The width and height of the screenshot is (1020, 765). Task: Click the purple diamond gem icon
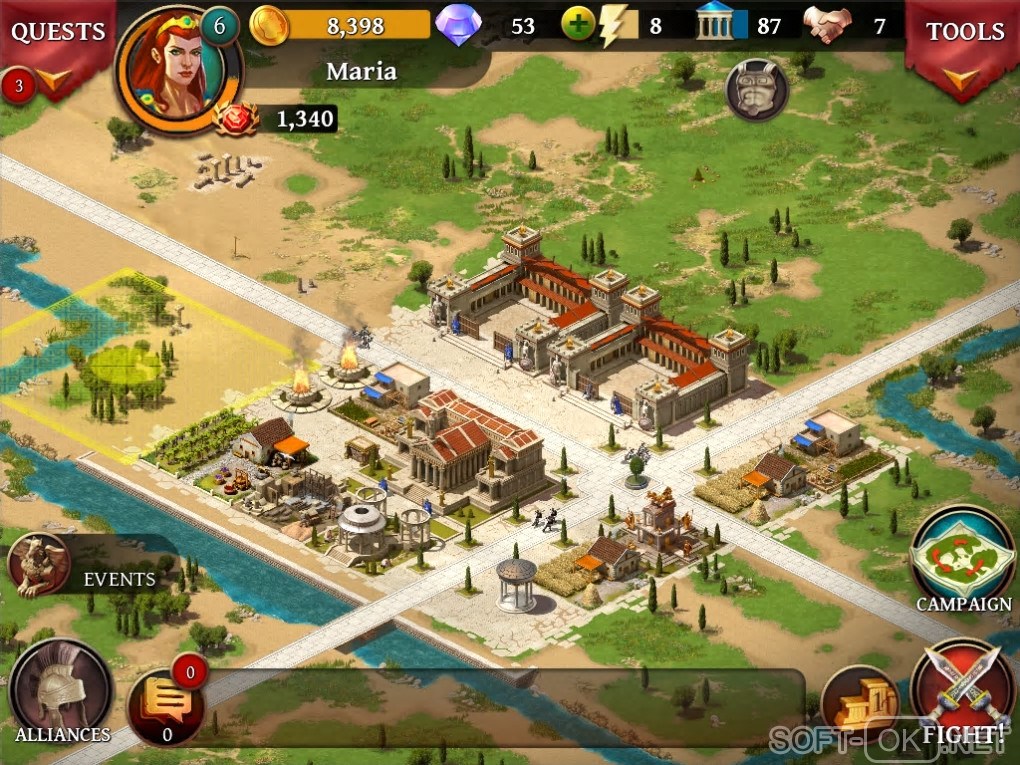[x=458, y=25]
